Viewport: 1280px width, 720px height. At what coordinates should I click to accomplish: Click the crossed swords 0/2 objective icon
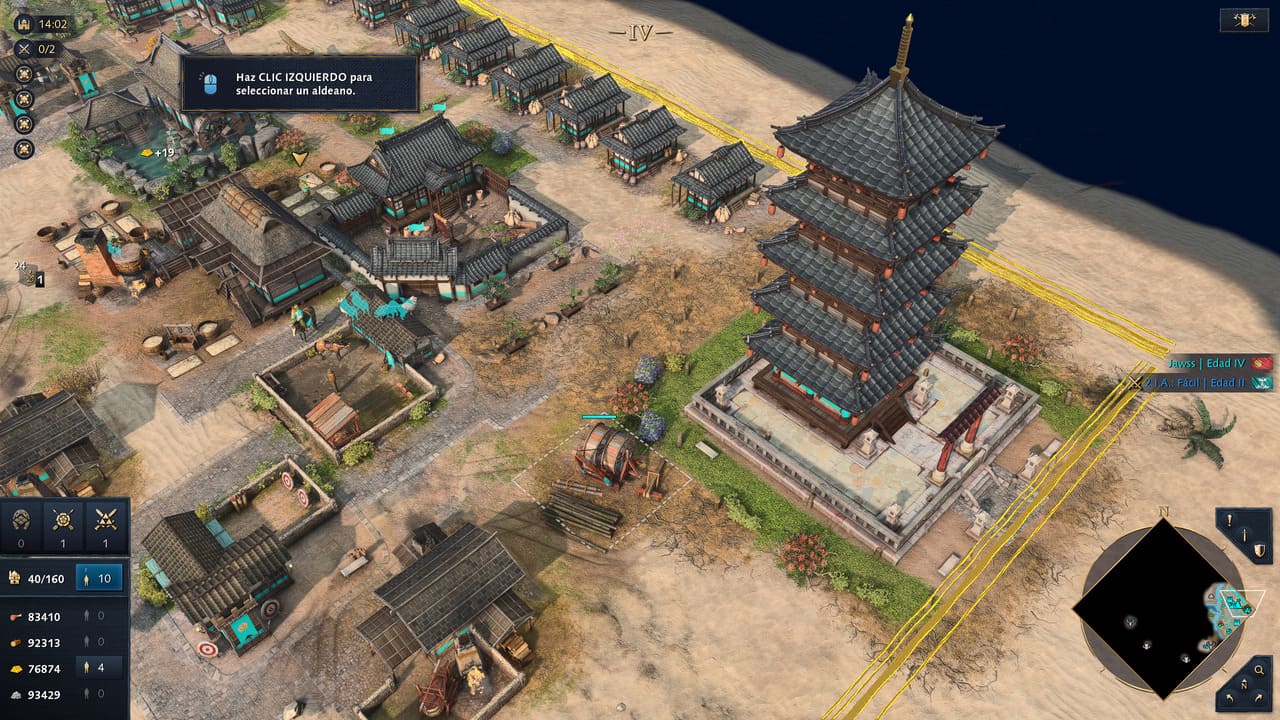click(x=24, y=48)
